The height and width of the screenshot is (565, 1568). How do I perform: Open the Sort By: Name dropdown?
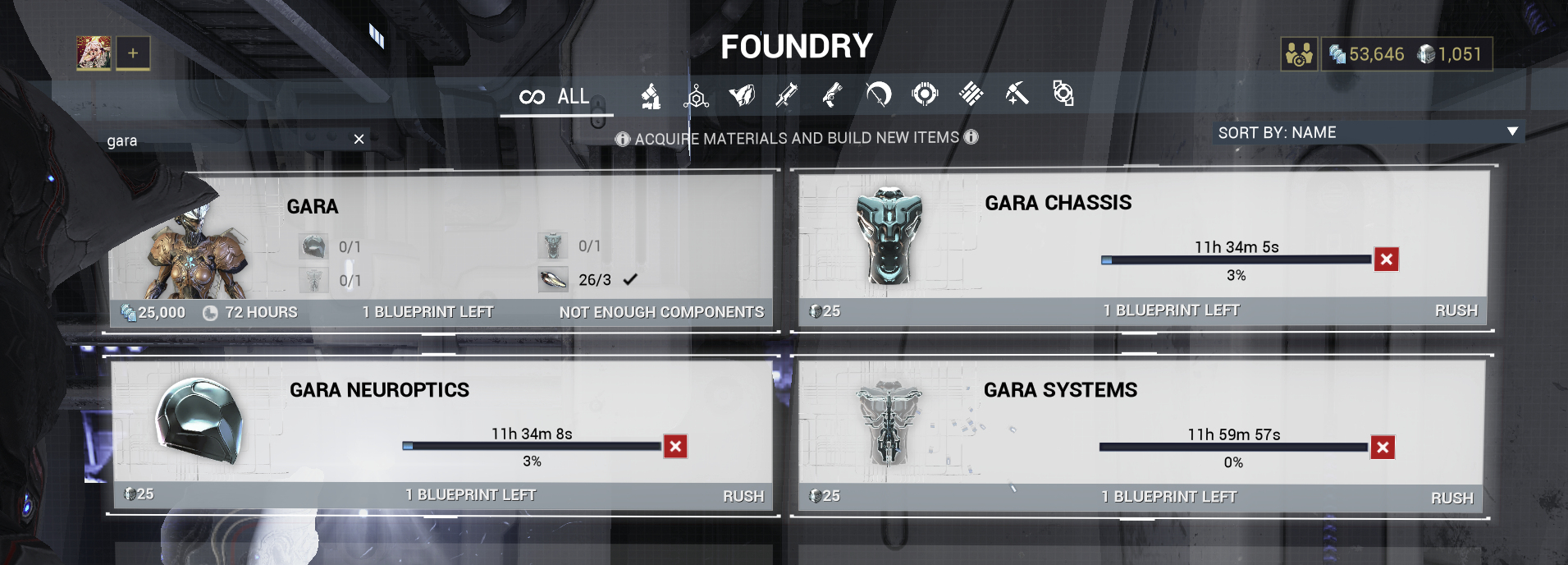coord(1367,132)
